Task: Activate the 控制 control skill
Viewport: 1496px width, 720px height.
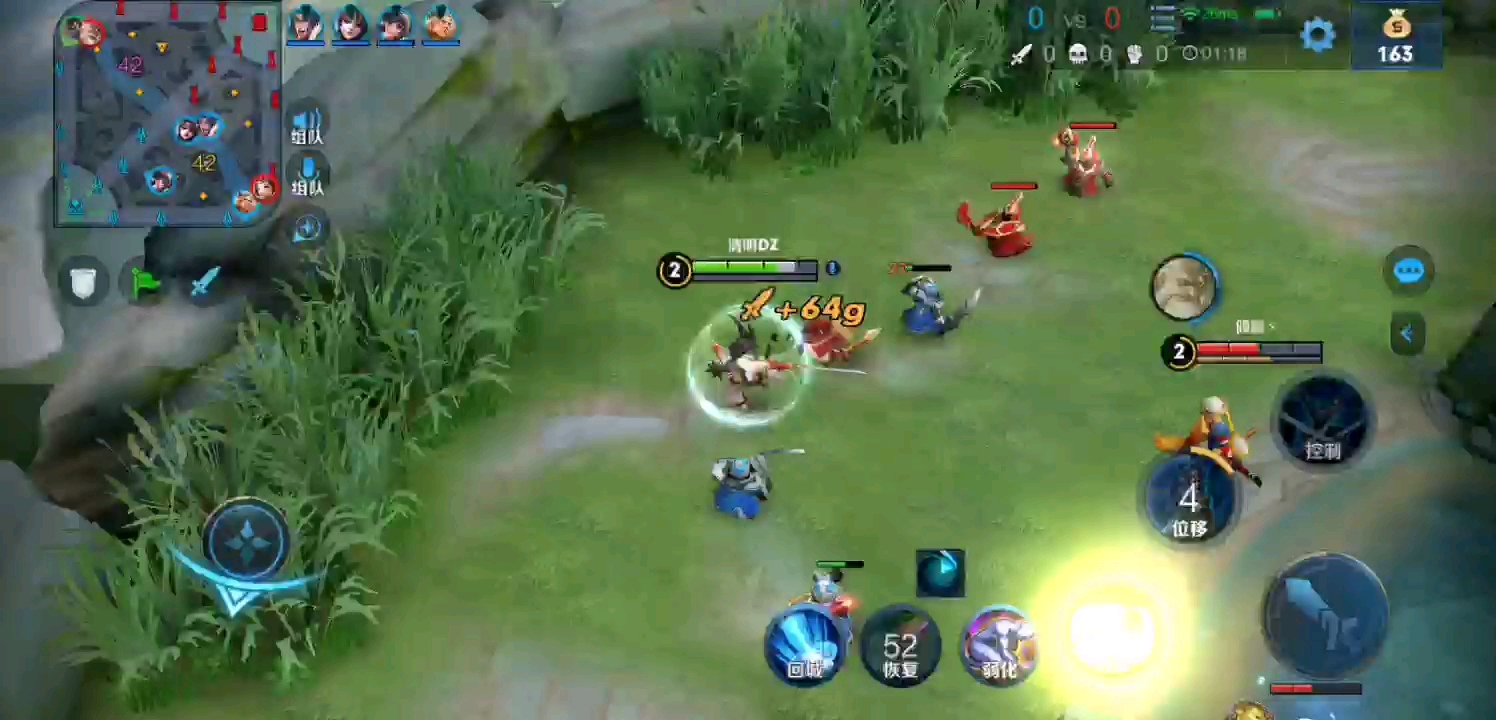Action: pos(1322,422)
